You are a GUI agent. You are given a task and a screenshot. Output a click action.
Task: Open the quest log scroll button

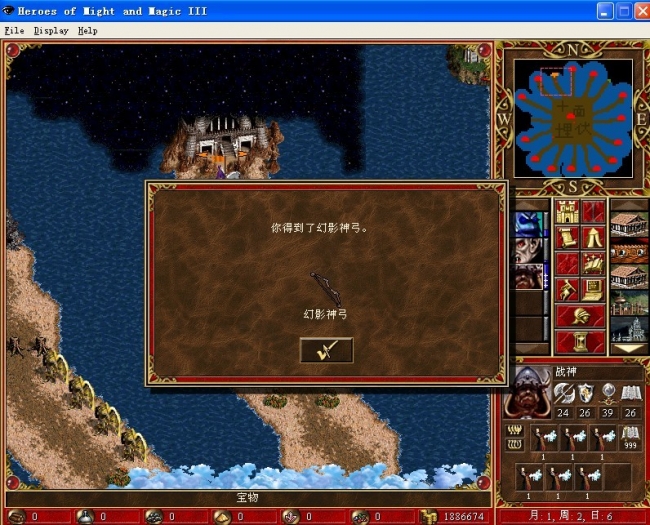point(568,238)
